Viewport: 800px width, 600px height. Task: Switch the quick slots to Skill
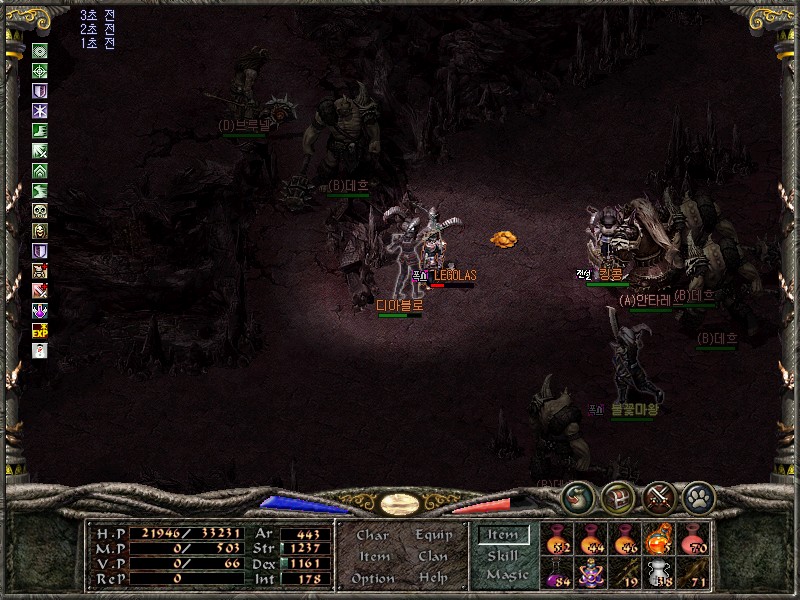point(503,555)
